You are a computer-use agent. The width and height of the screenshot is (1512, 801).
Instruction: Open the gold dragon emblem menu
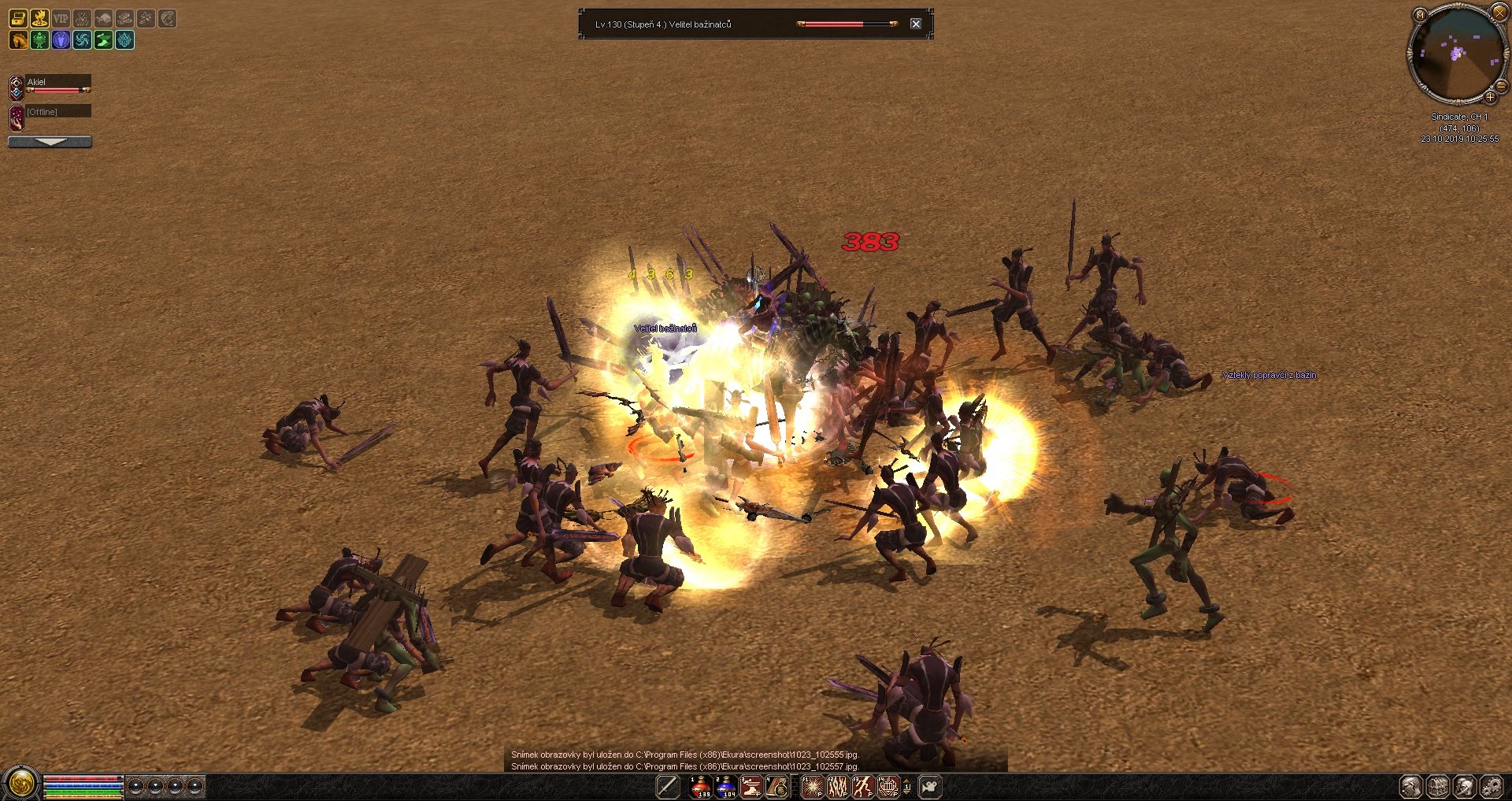20,784
